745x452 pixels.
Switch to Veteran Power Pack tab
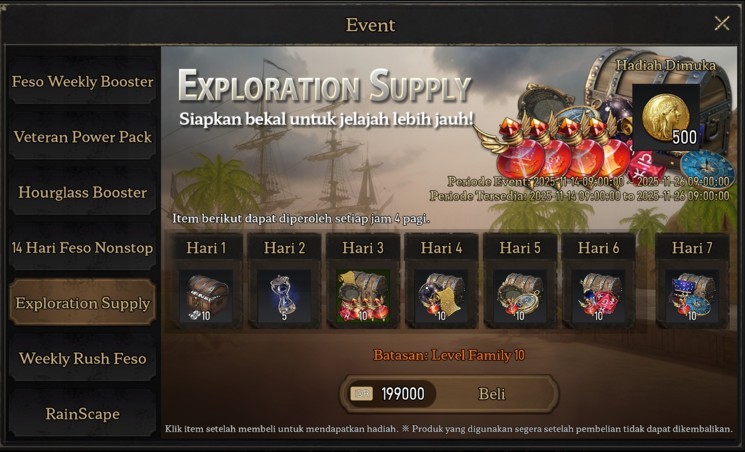click(83, 137)
